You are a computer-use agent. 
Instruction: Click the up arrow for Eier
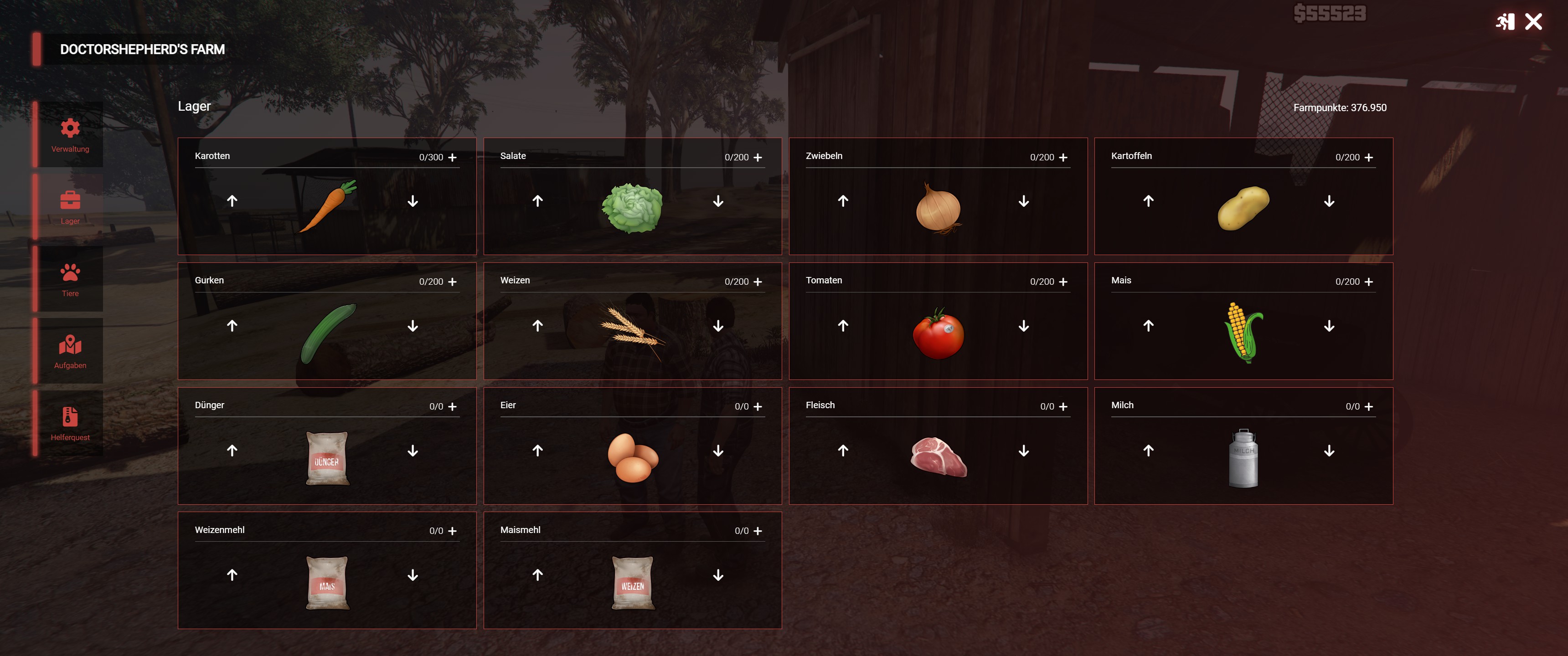pyautogui.click(x=537, y=451)
